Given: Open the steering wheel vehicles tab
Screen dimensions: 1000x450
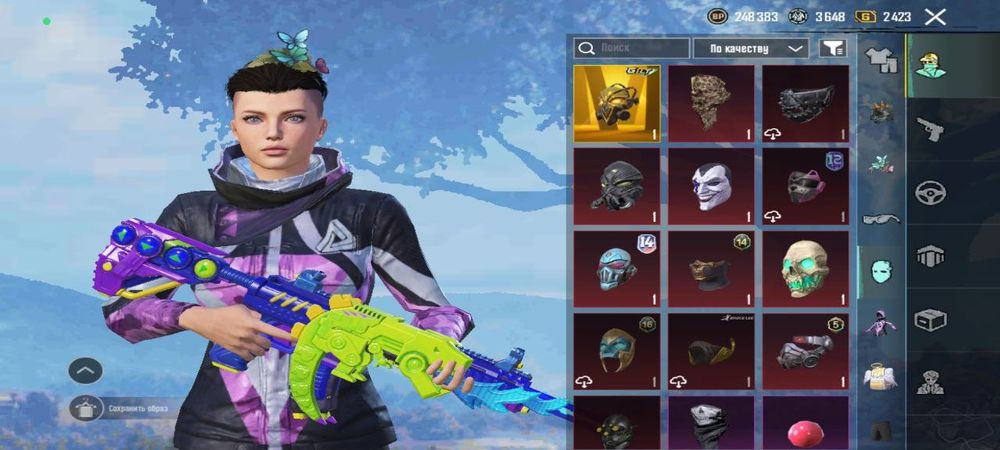Looking at the screenshot, I should tap(931, 192).
